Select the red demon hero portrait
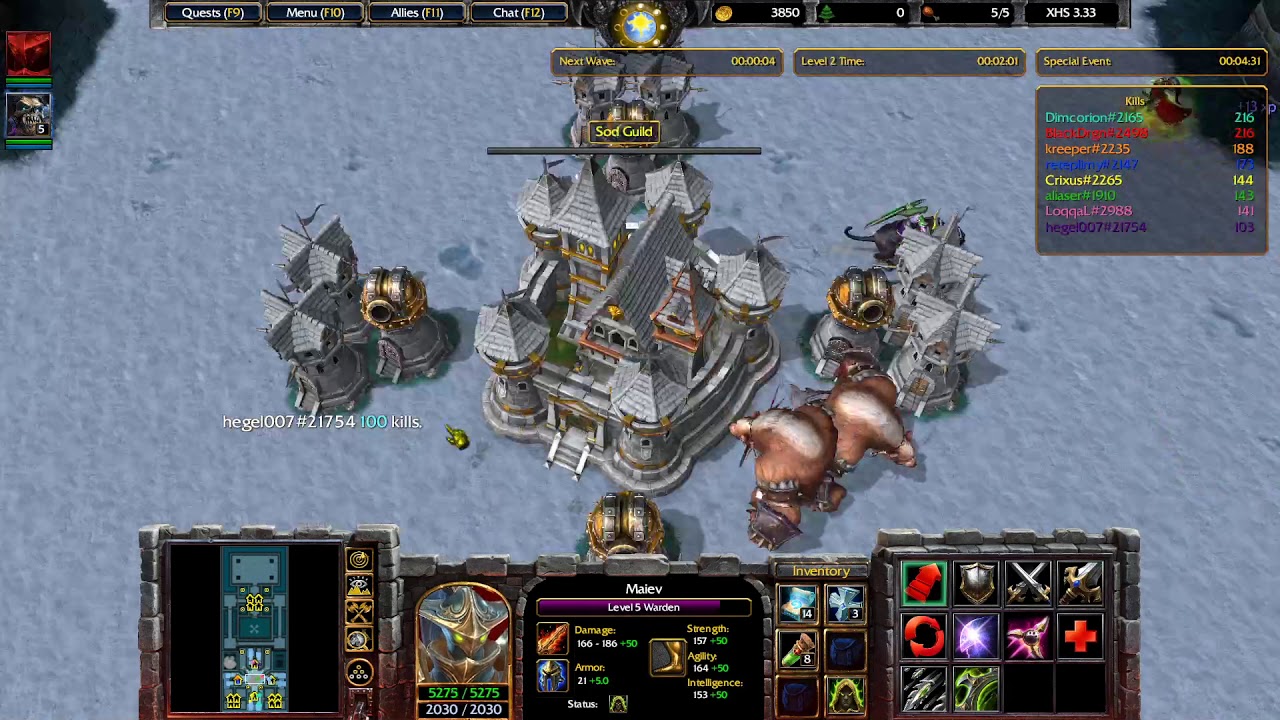Screen dimensions: 1280x720 28,56
